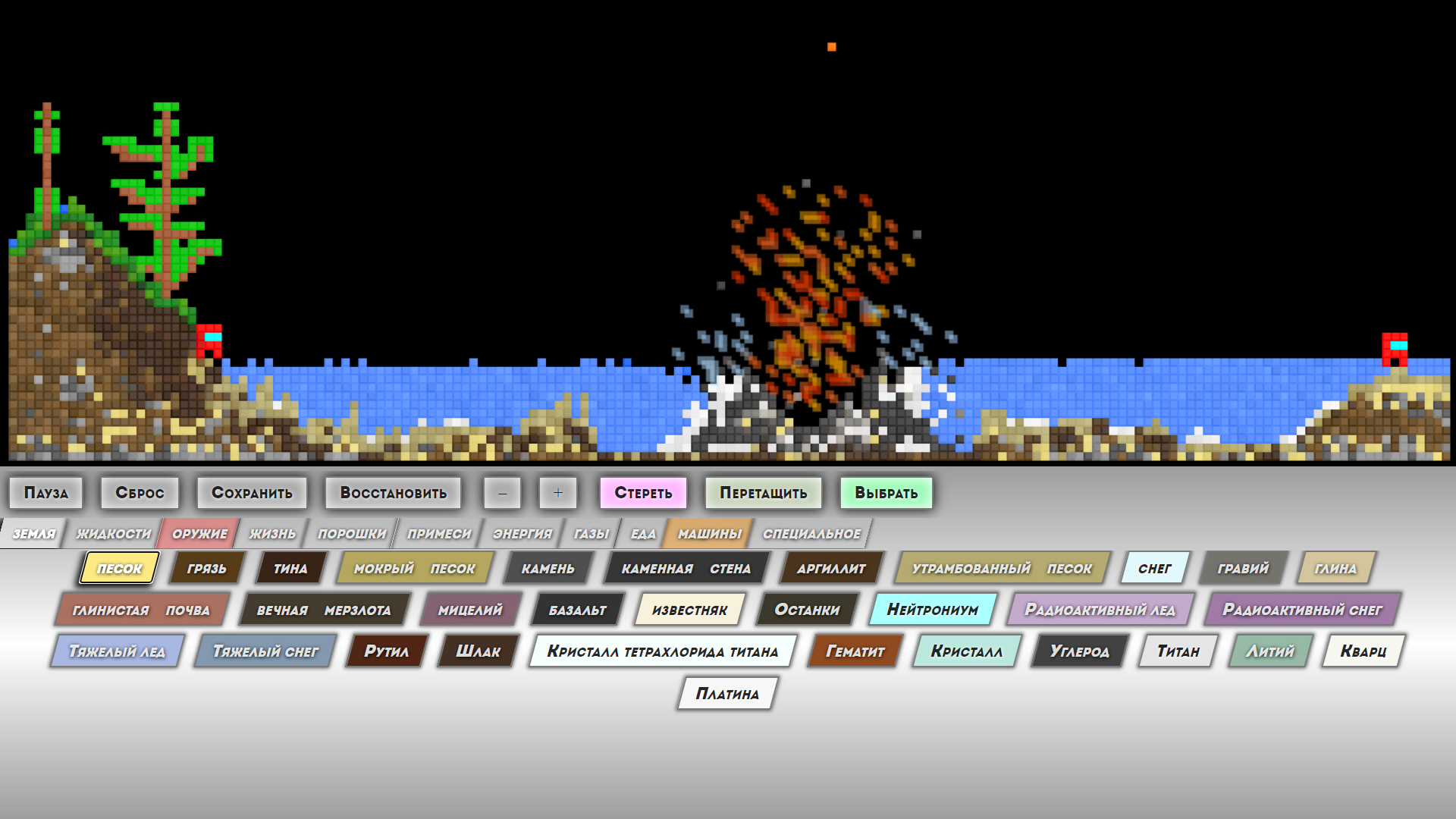The width and height of the screenshot is (1456, 819).
Task: Select the Кварц element
Action: (1360, 651)
